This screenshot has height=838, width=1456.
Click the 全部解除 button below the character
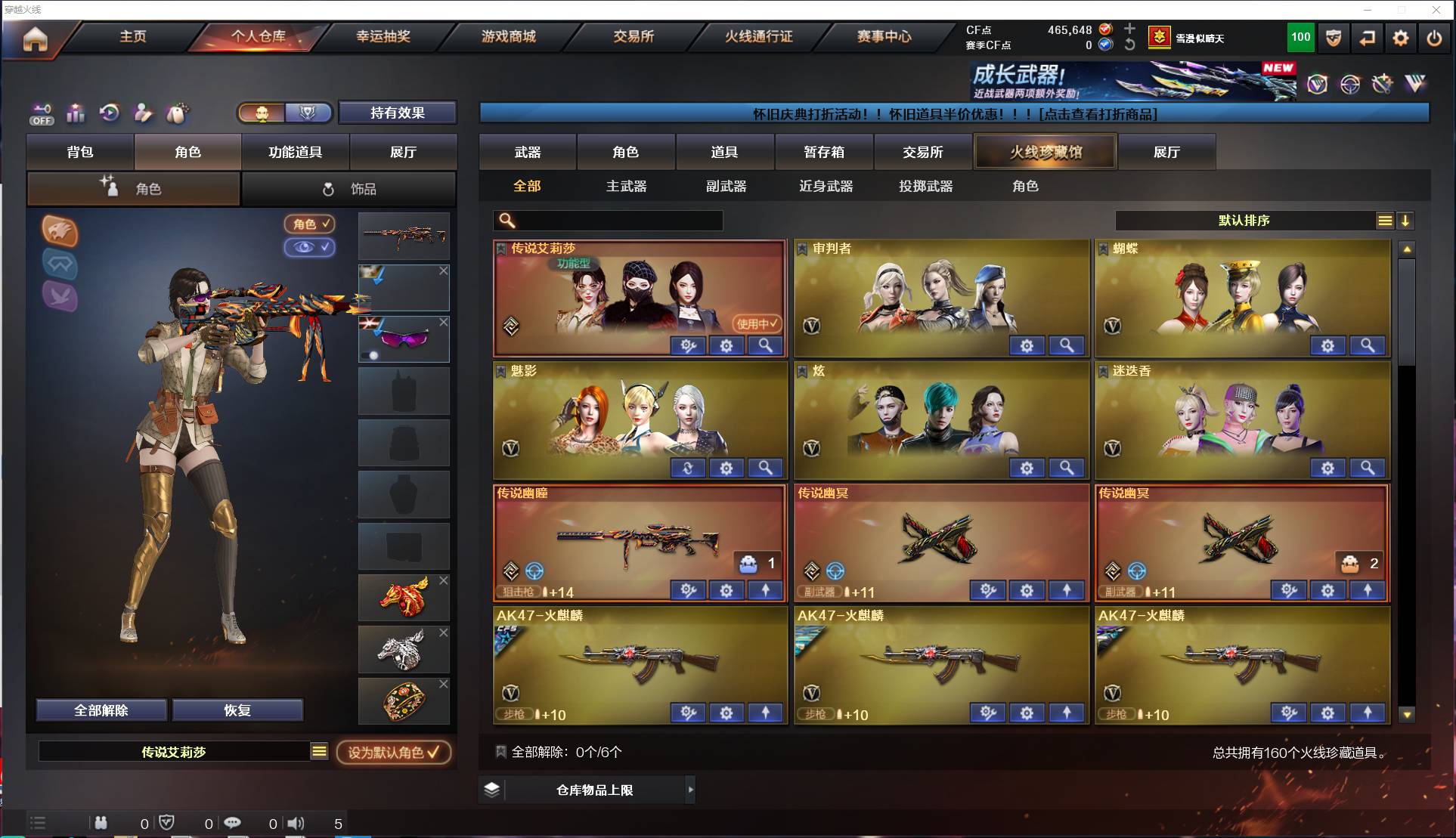101,710
